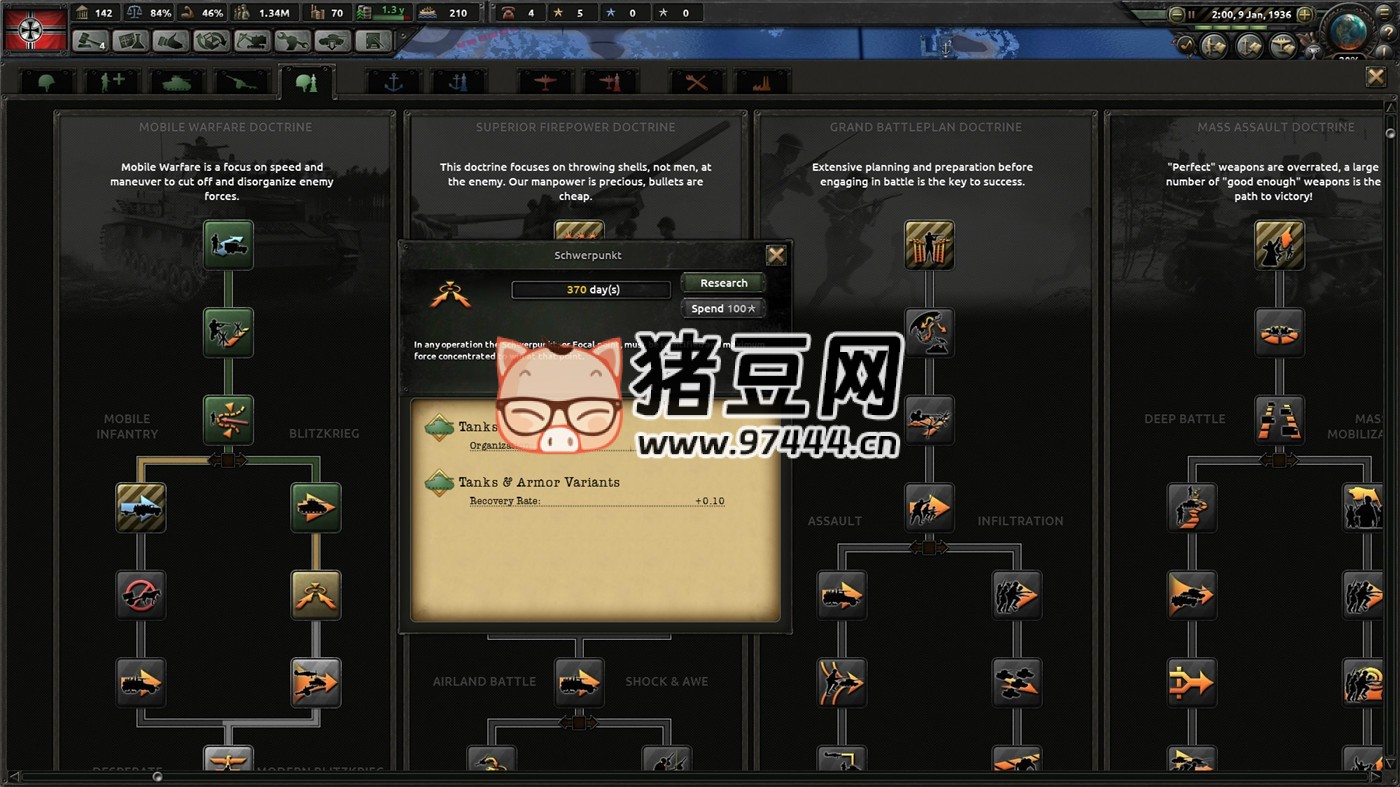Screen dimensions: 1400x787
Task: Close the Schwerpunkt research popup
Action: coord(776,254)
